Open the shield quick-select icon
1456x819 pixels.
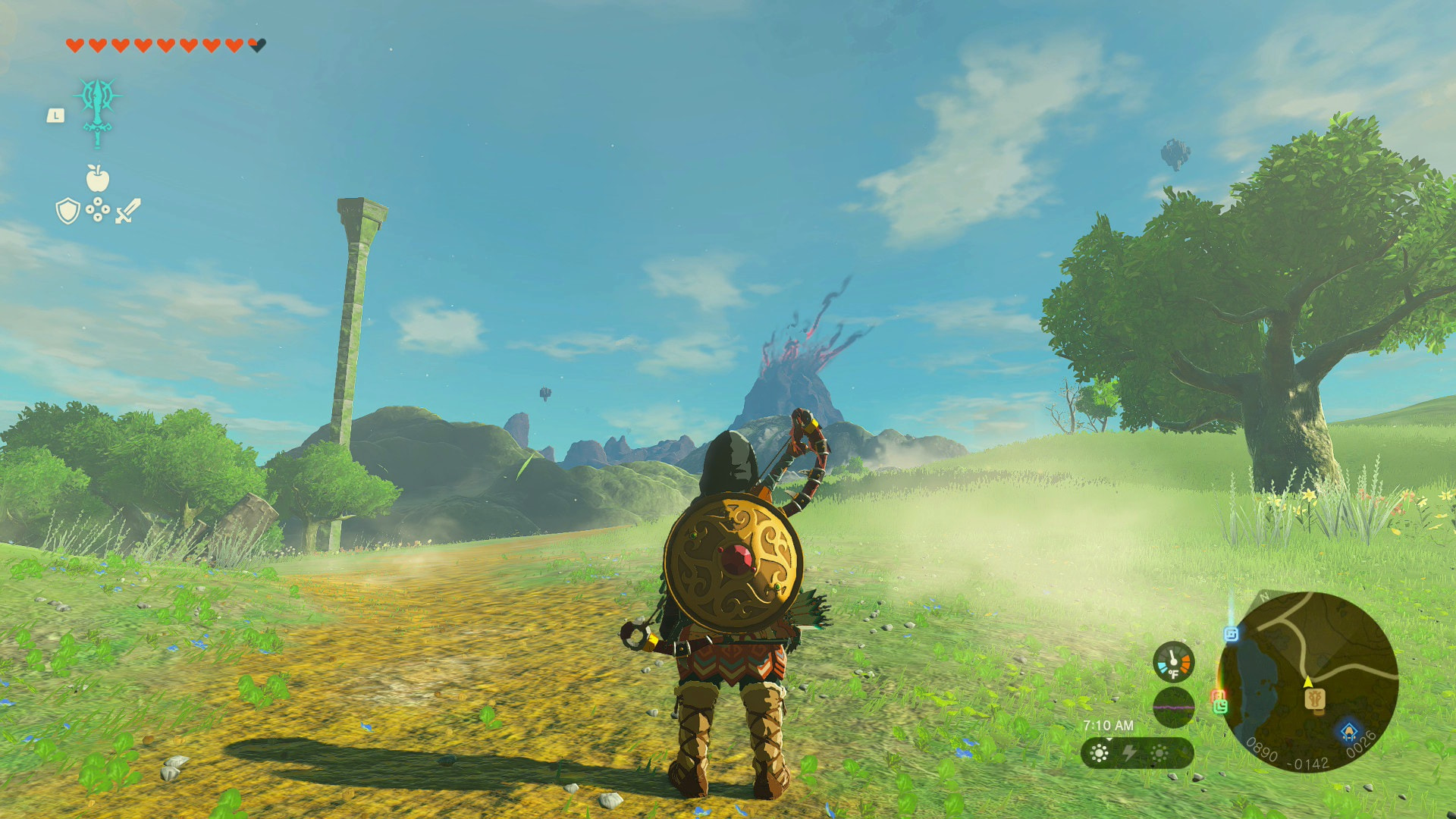67,211
